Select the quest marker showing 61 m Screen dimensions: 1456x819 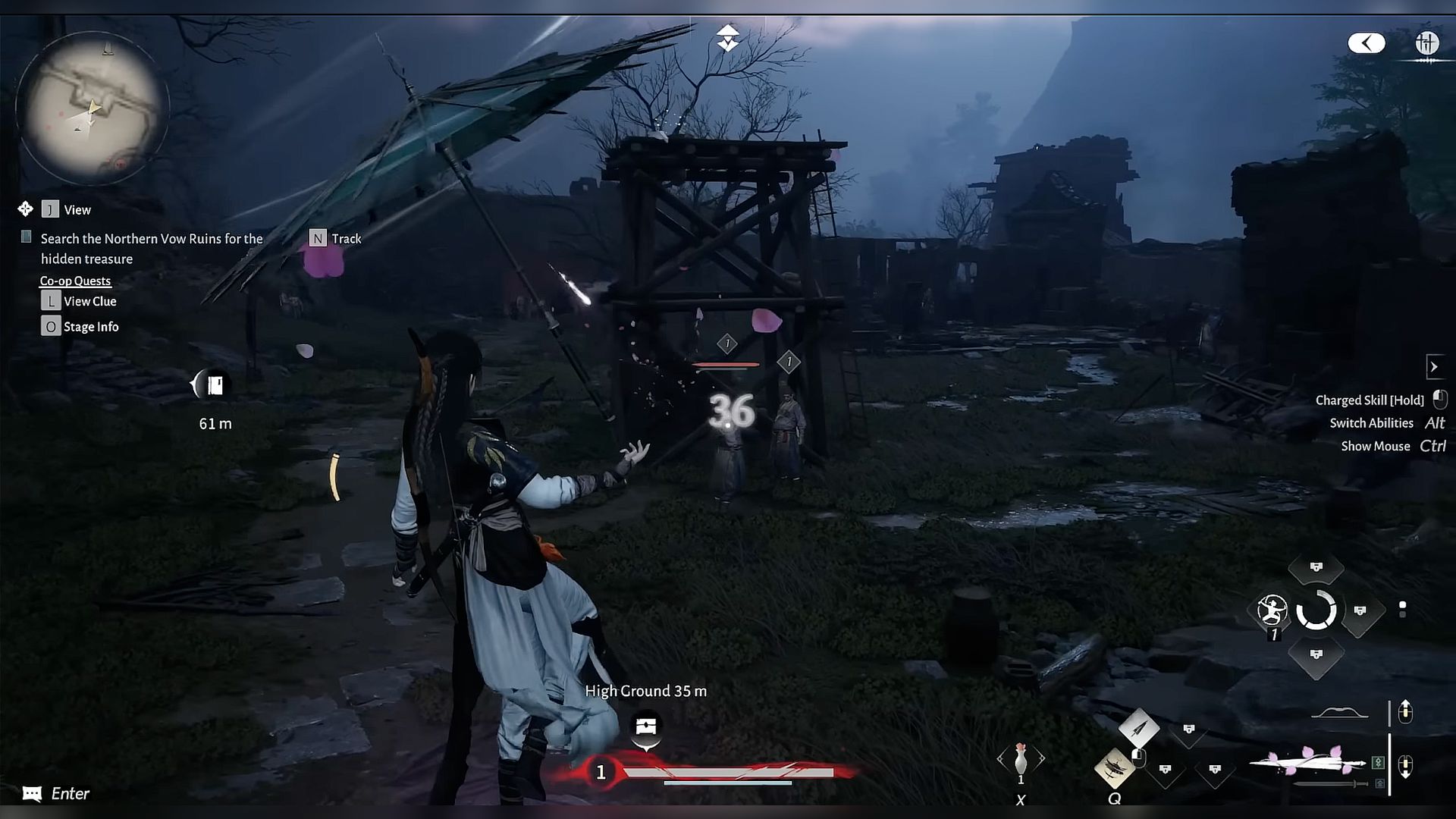pyautogui.click(x=214, y=385)
